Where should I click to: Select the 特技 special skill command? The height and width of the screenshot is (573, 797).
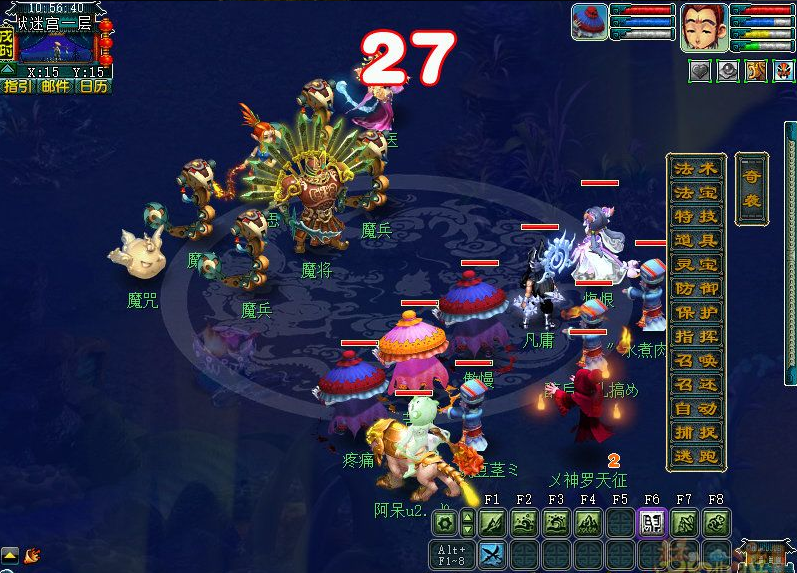(697, 216)
